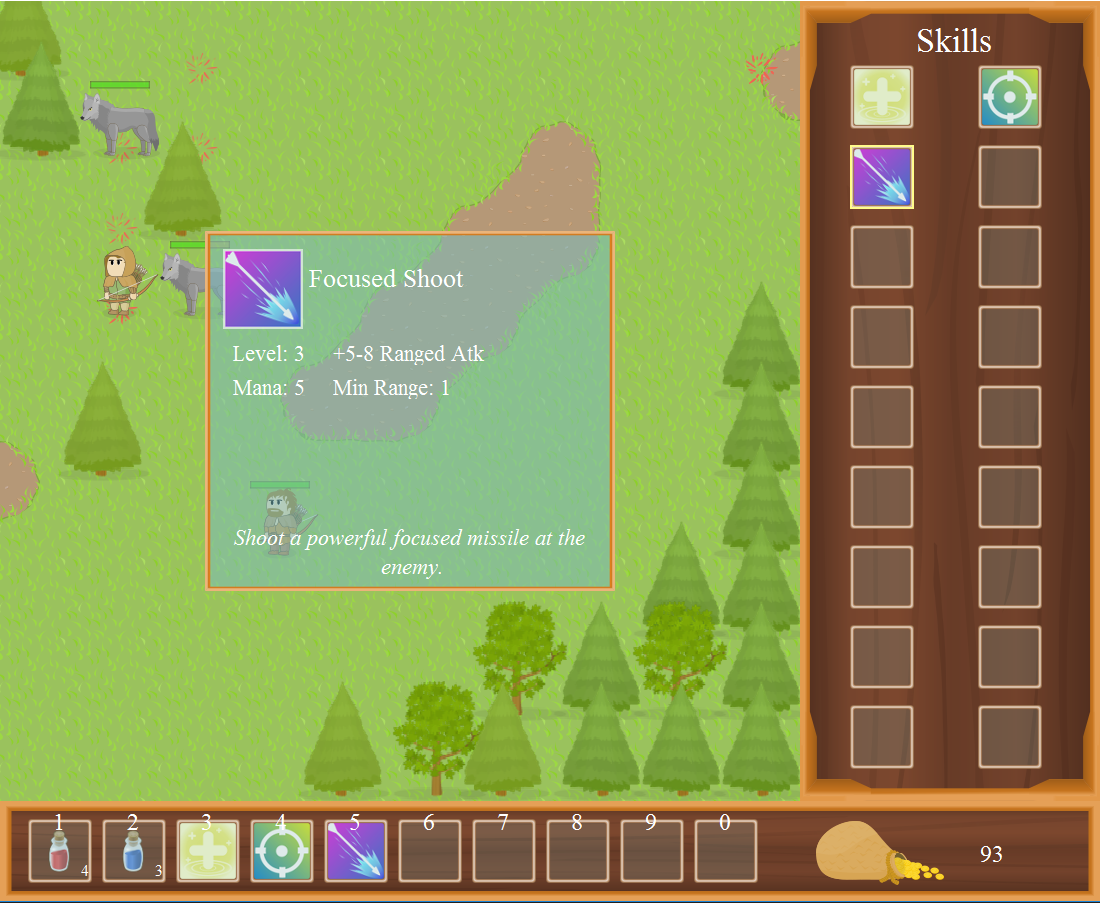This screenshot has width=1100, height=903.
Task: Trigger Focused Shoot from the hotbar
Action: tap(356, 851)
